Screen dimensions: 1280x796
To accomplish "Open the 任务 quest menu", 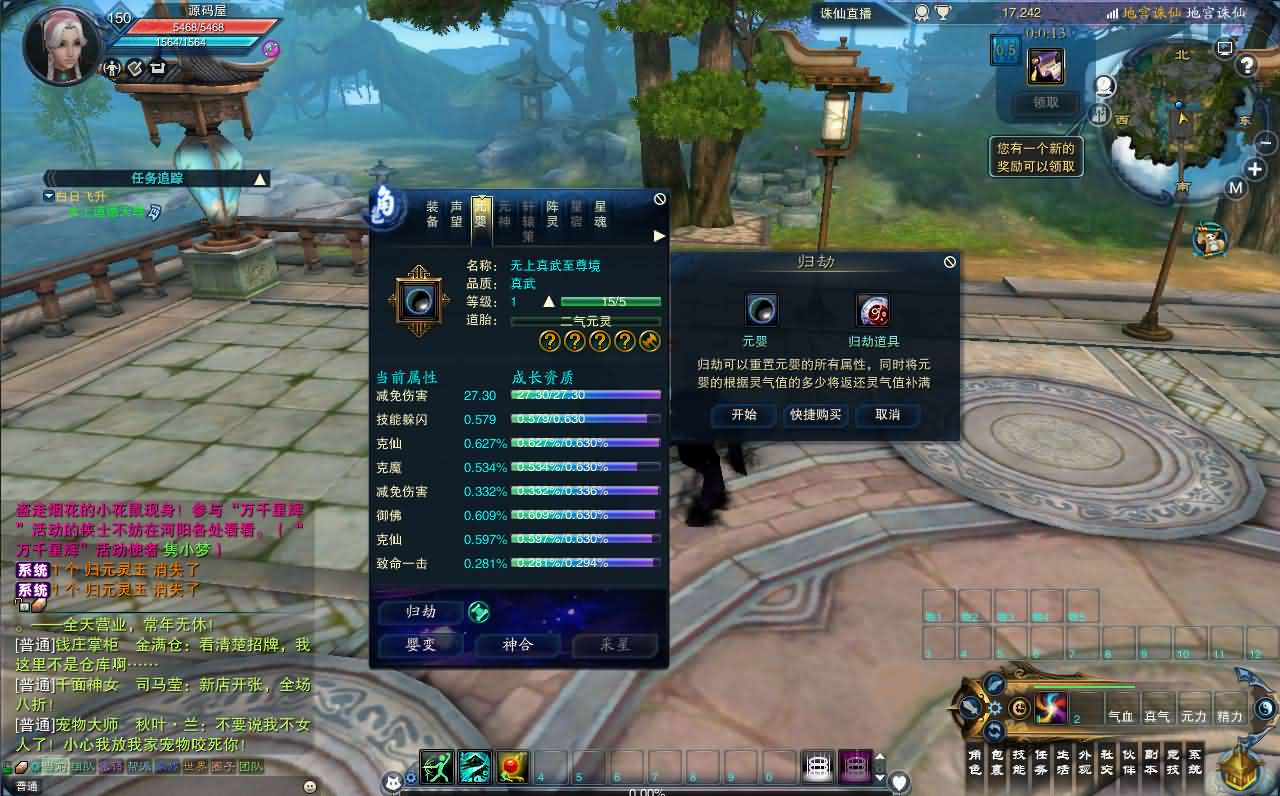I will tap(1041, 762).
